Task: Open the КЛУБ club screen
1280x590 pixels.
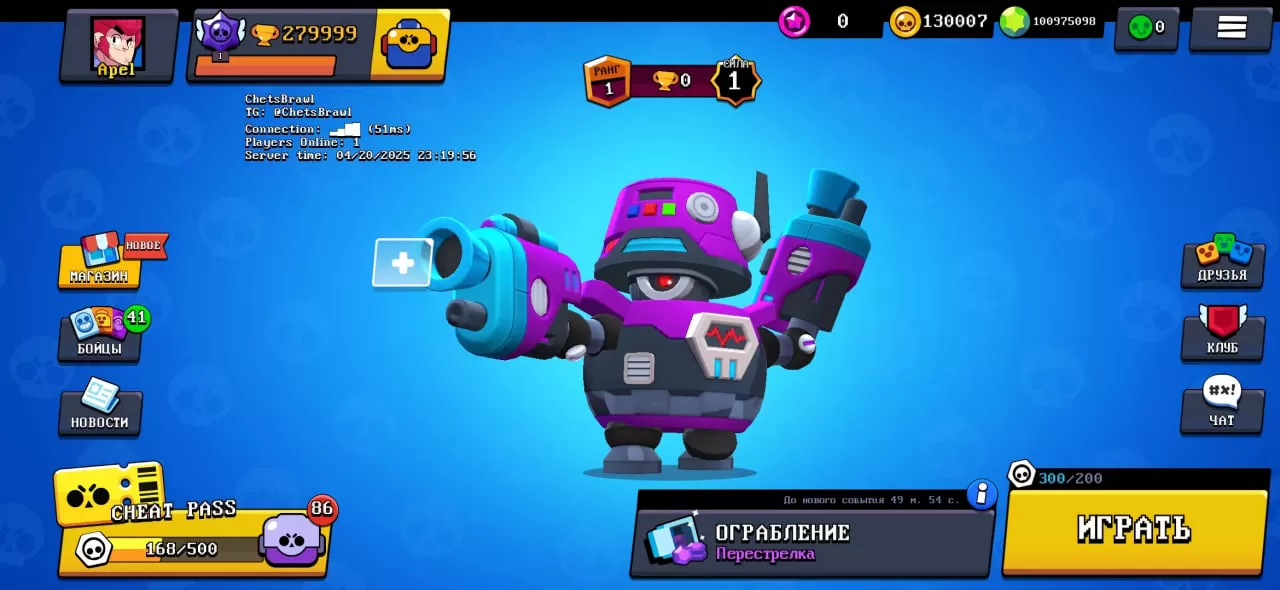Action: (x=1222, y=333)
